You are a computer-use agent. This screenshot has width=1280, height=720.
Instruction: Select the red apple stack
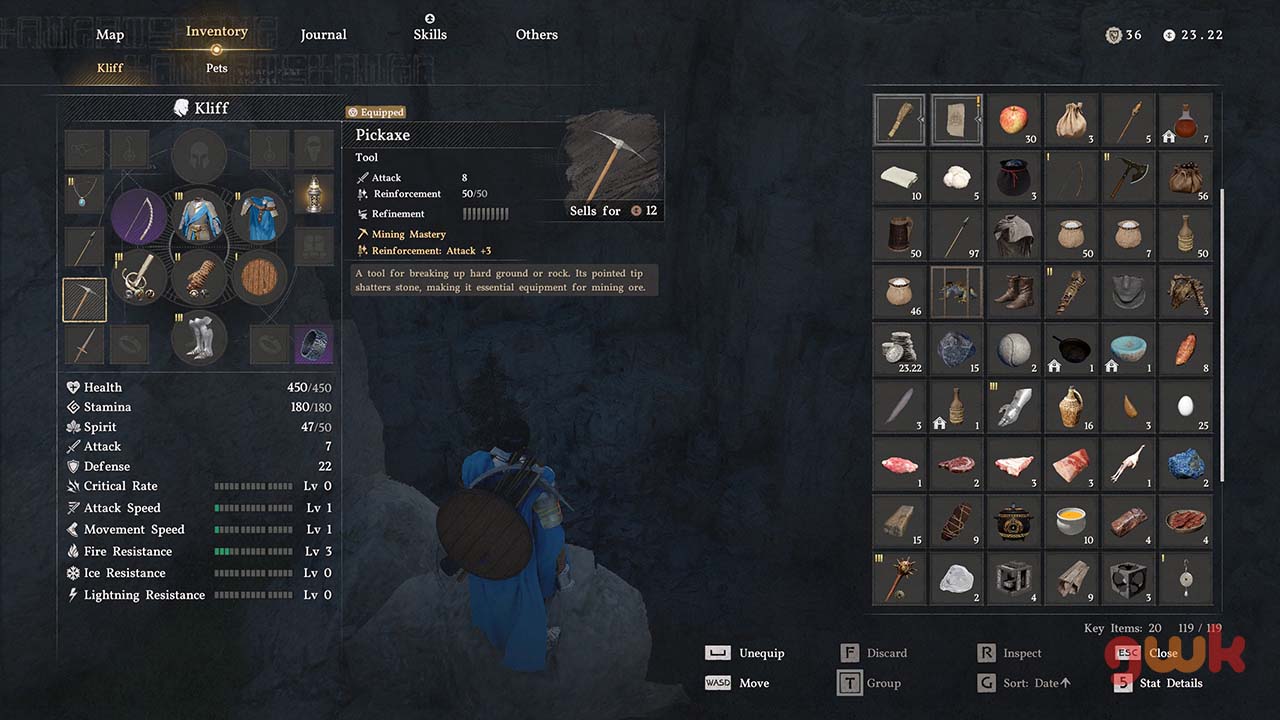pyautogui.click(x=1013, y=120)
